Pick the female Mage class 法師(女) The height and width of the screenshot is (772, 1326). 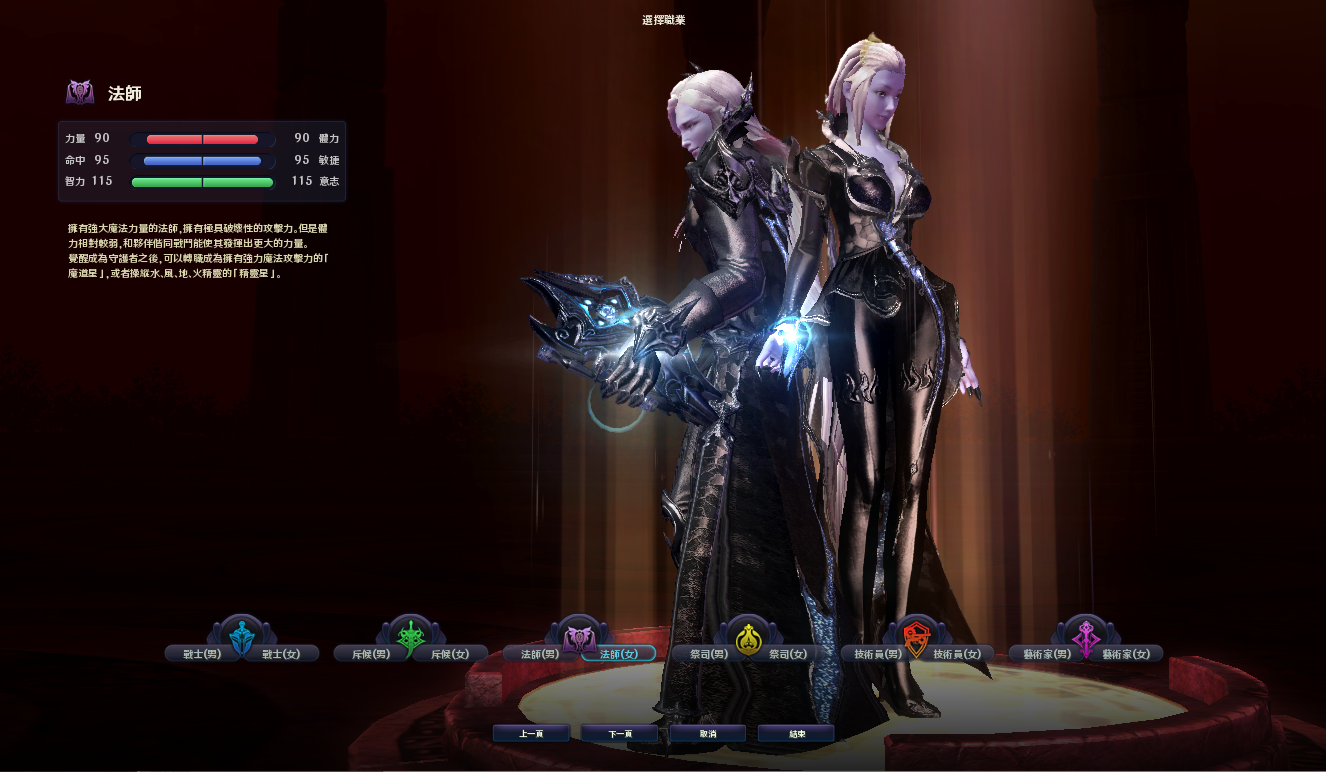click(619, 654)
